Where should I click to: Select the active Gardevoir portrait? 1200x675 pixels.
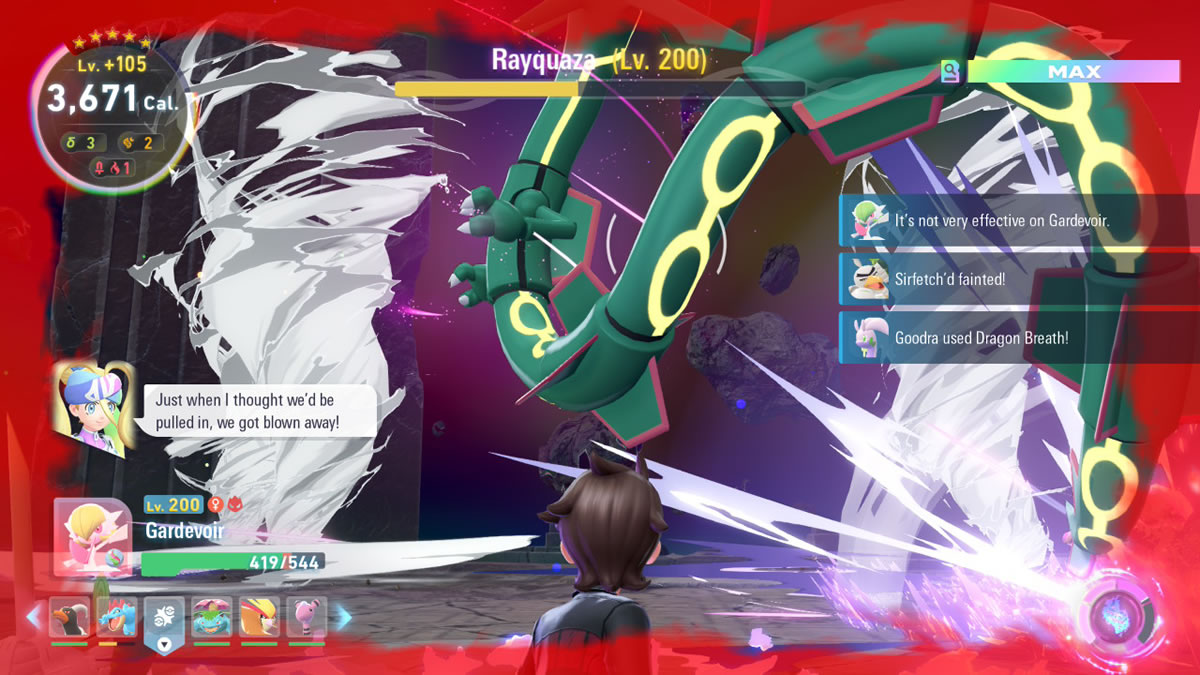coord(92,537)
